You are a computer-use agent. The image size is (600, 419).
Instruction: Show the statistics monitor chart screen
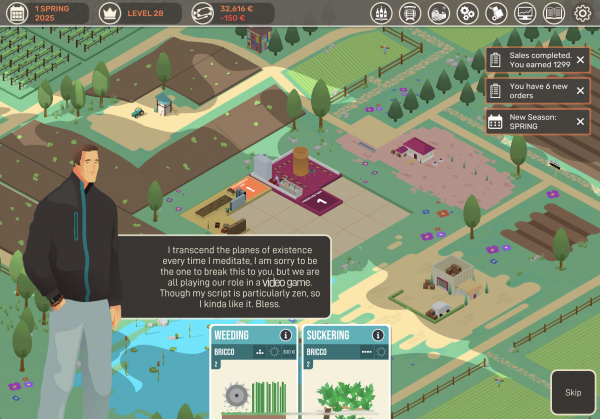tap(525, 14)
